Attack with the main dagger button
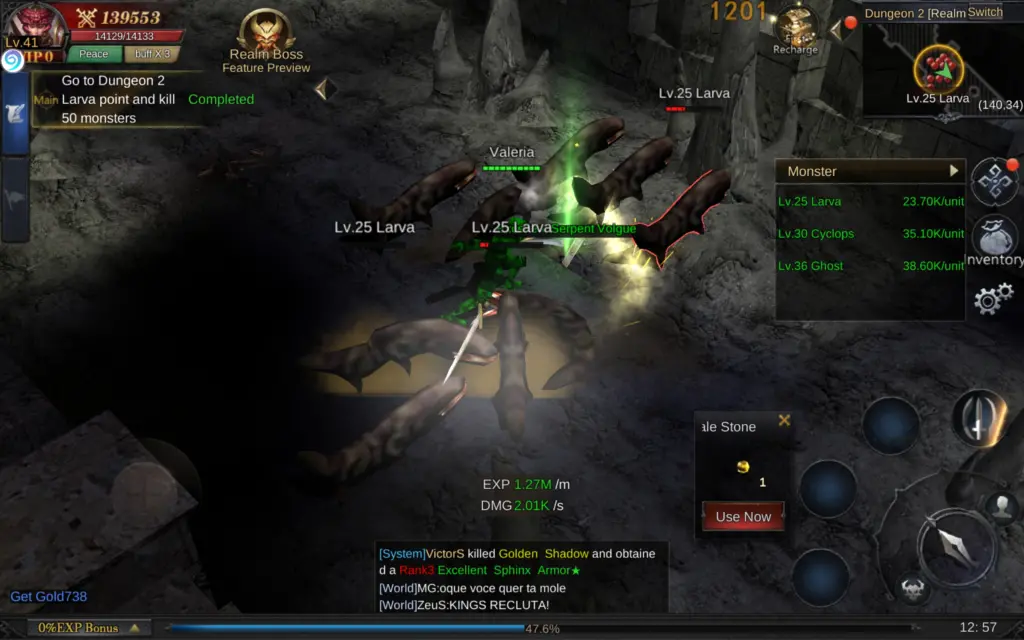This screenshot has height=640, width=1024. (x=956, y=546)
